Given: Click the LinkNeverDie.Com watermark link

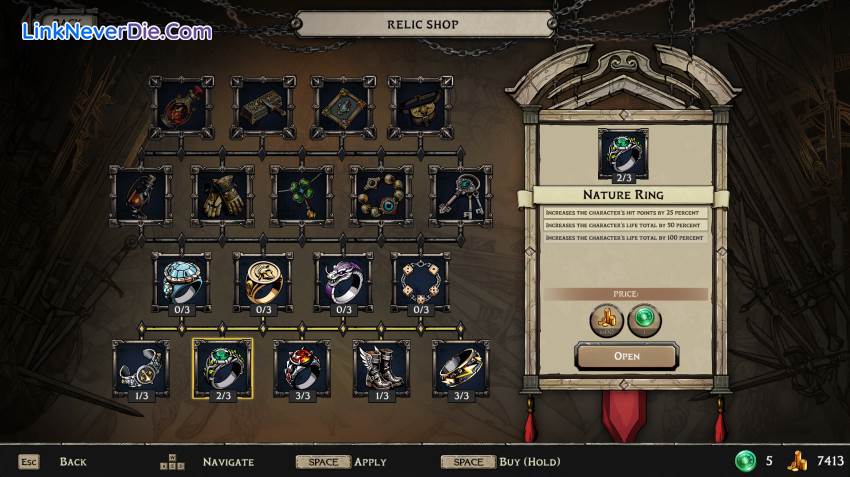Looking at the screenshot, I should (x=116, y=31).
